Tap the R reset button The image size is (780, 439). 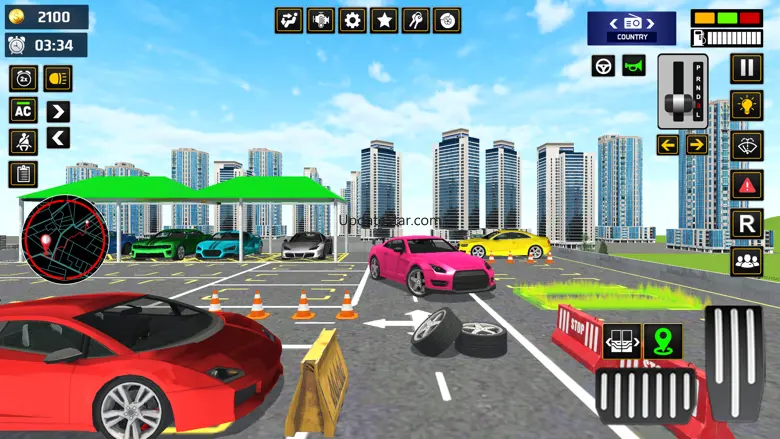click(746, 223)
